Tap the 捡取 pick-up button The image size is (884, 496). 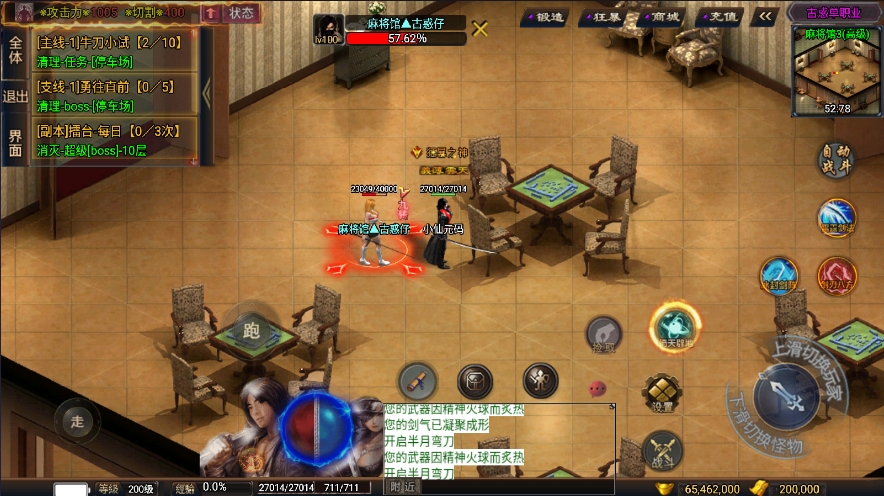tap(605, 336)
